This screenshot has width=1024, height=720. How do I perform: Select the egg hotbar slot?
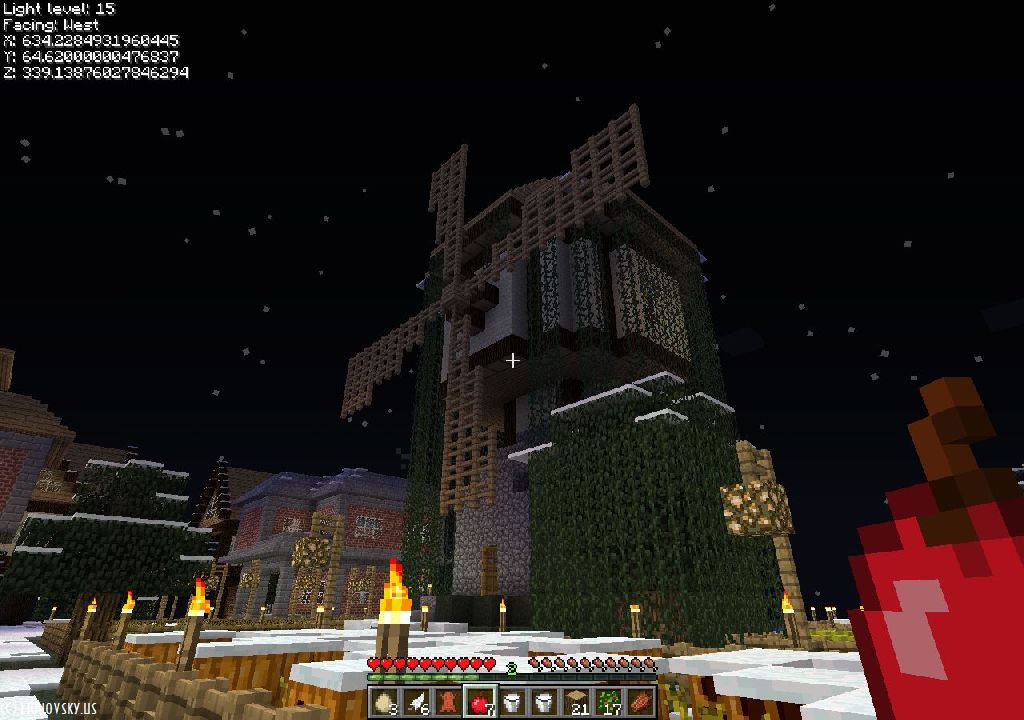coord(385,701)
